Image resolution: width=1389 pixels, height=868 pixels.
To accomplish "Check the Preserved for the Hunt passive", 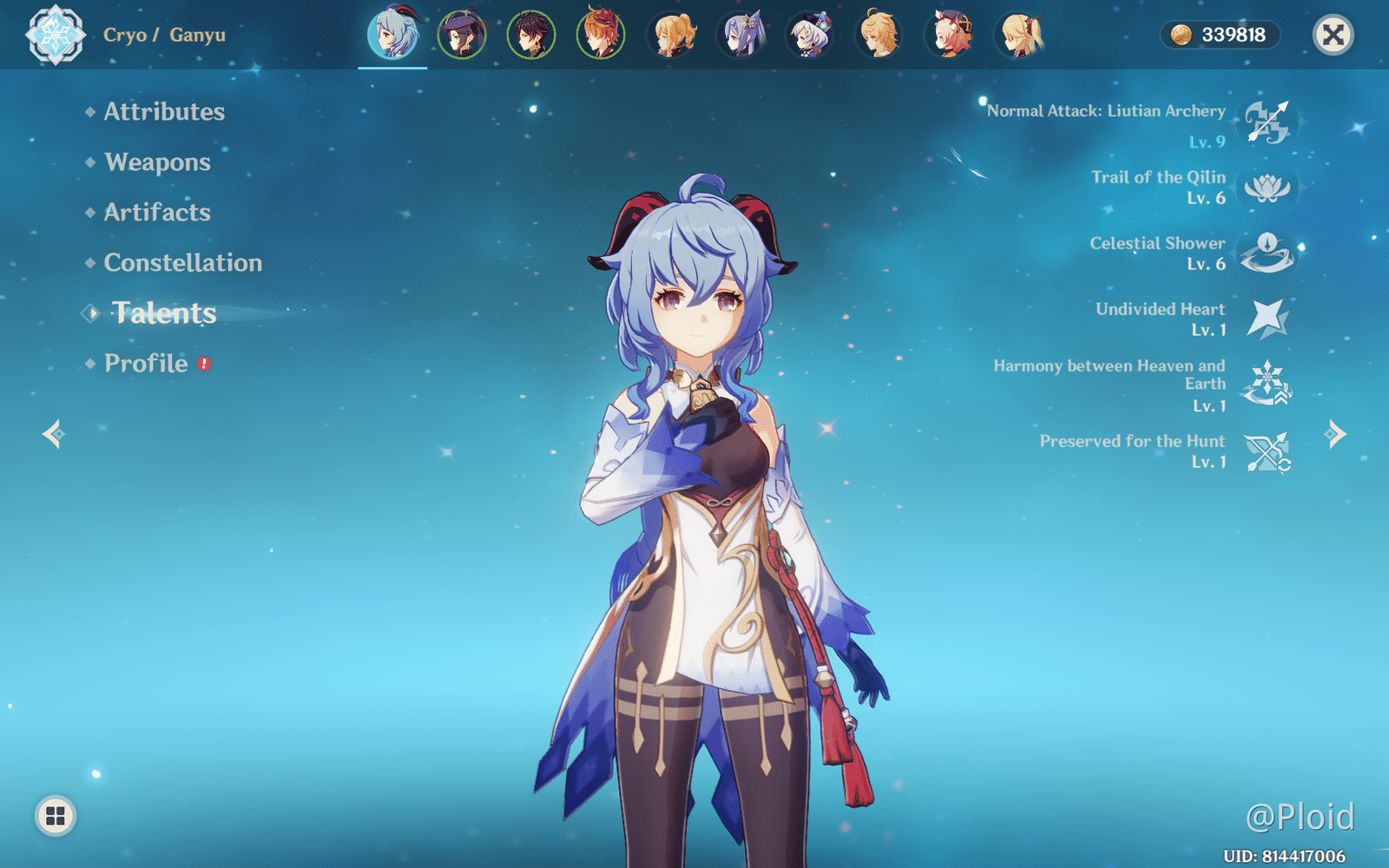I will coord(1267,451).
